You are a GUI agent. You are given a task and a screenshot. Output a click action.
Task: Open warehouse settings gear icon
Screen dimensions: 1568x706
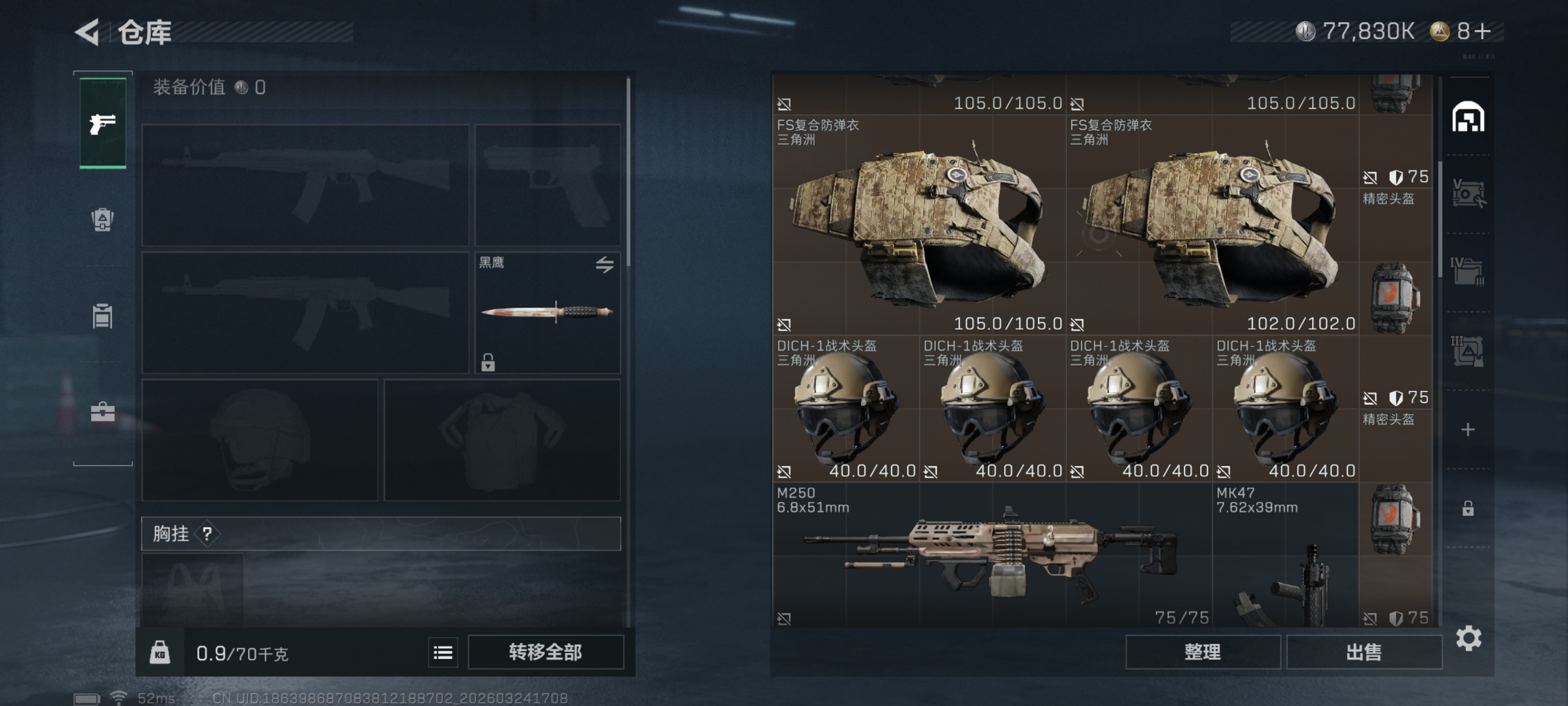1468,638
